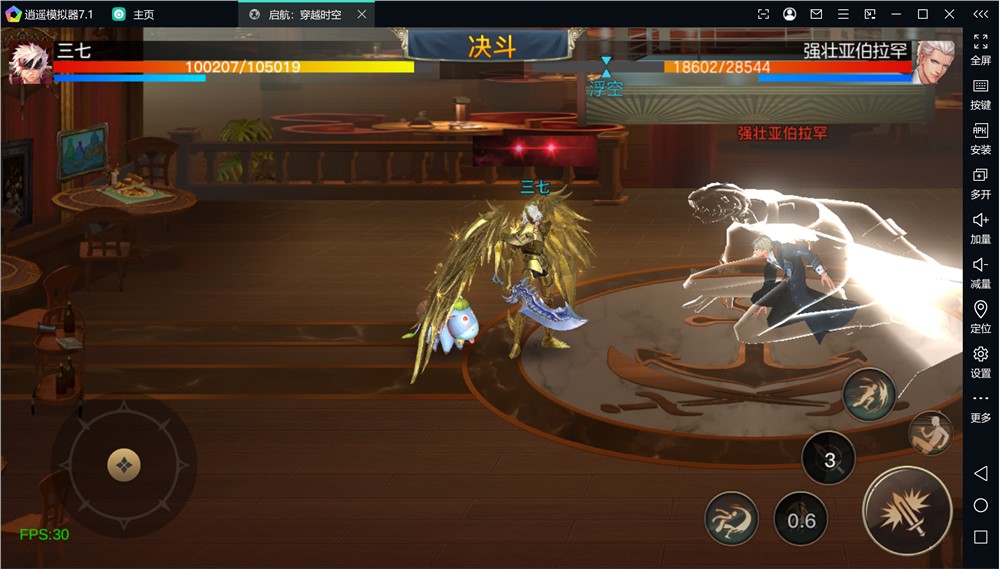Click the skill with 0.6-second cooldown
1000x569 pixels.
(801, 519)
